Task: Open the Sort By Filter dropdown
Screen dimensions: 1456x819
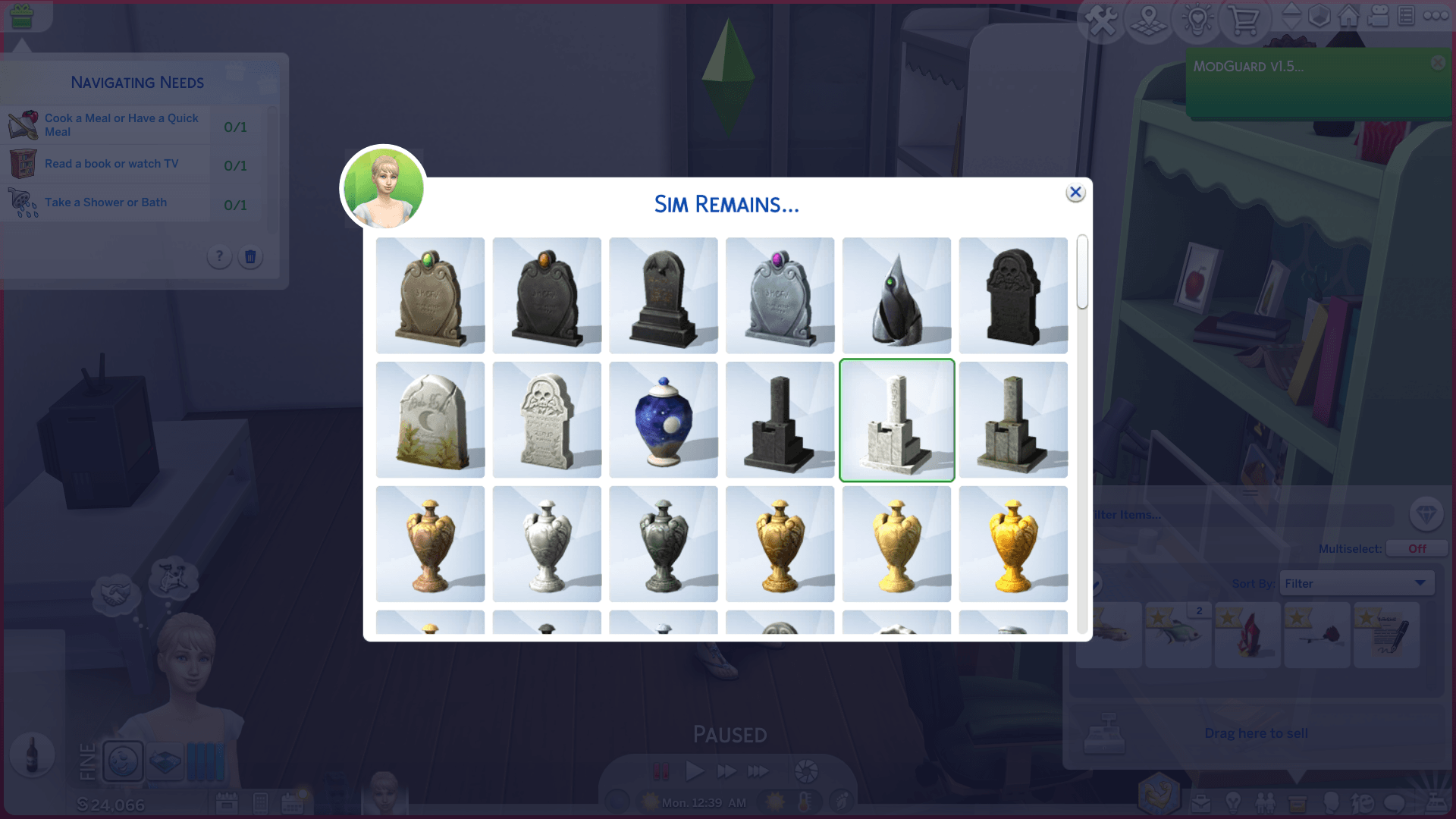Action: tap(1357, 582)
